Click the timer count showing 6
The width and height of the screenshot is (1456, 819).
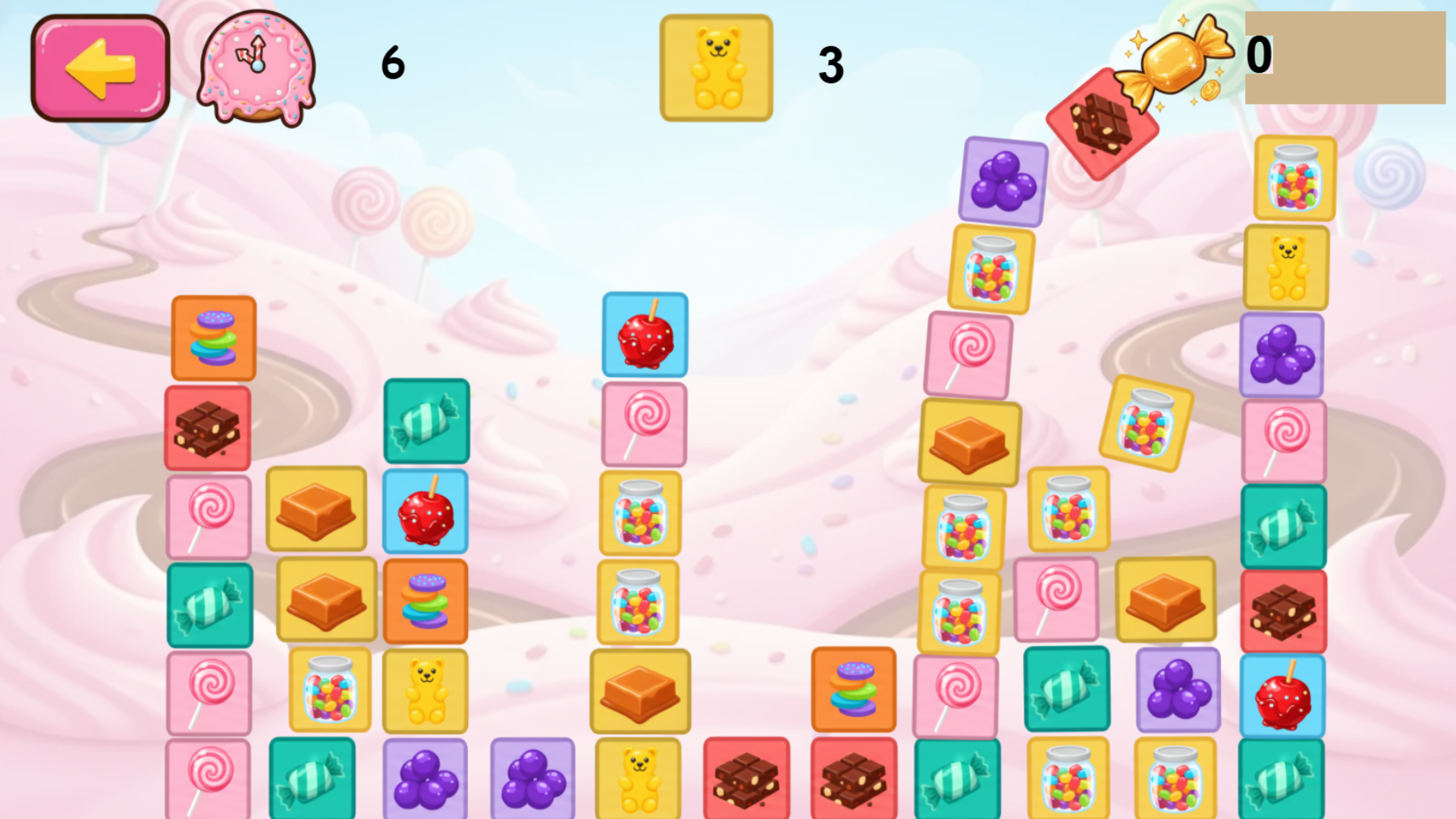pyautogui.click(x=391, y=64)
